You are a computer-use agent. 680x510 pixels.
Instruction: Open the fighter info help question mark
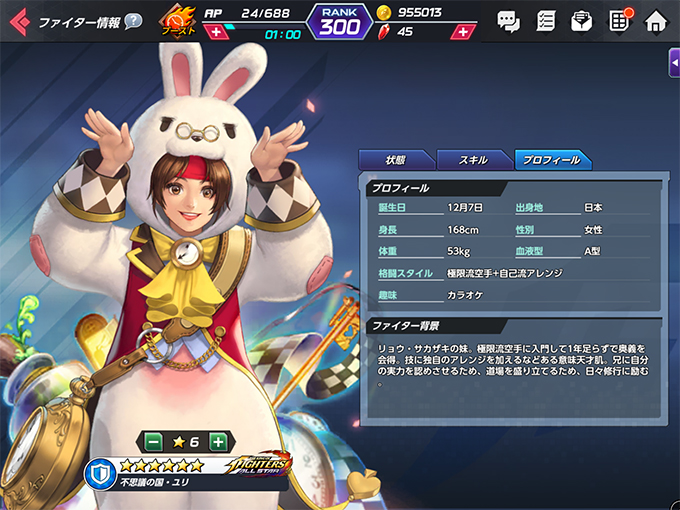click(133, 21)
